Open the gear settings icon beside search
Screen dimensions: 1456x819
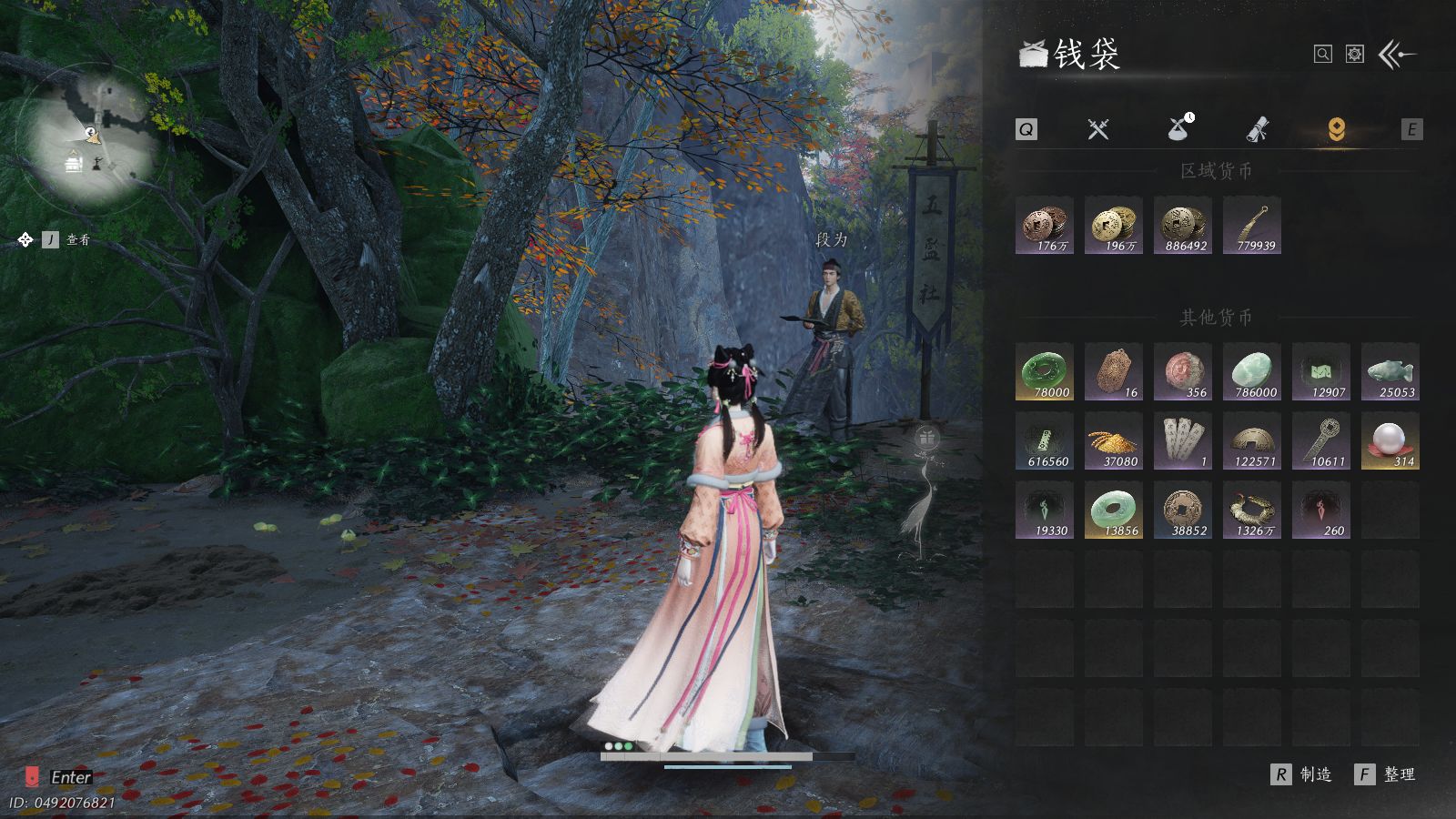[x=1355, y=55]
